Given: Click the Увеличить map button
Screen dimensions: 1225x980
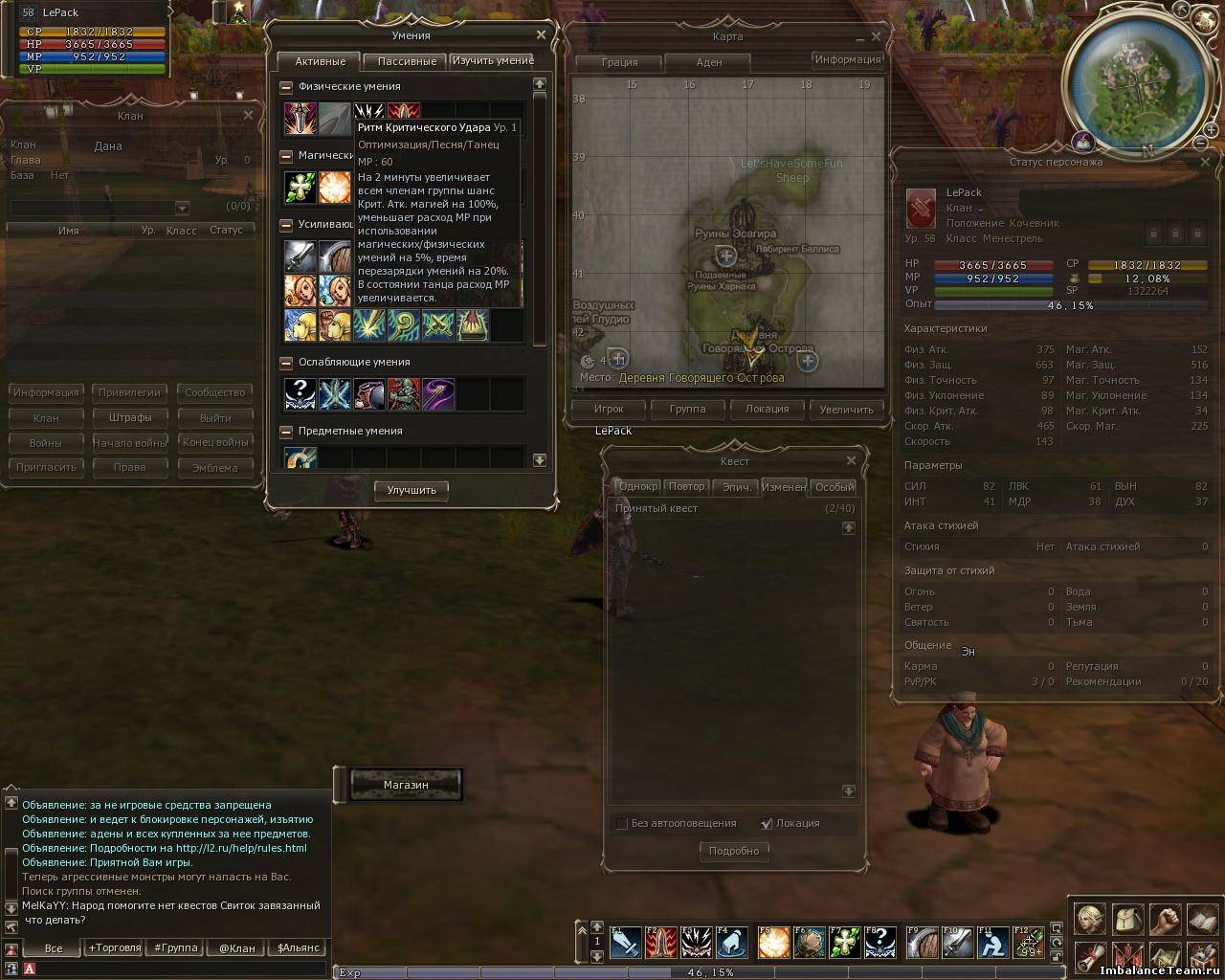Looking at the screenshot, I should pyautogui.click(x=846, y=409).
